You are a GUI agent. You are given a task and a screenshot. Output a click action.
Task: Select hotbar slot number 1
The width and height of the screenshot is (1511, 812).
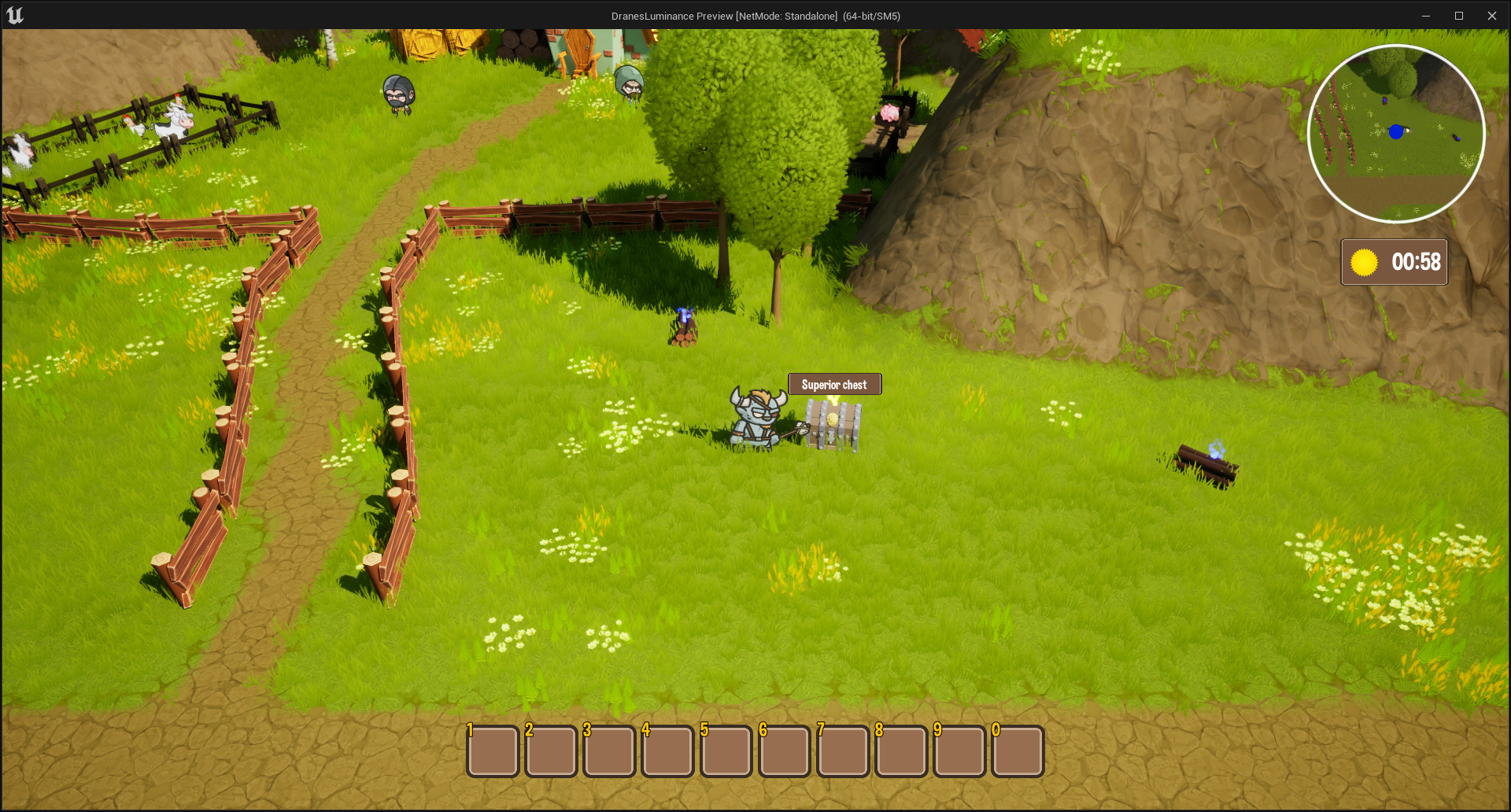coord(493,751)
